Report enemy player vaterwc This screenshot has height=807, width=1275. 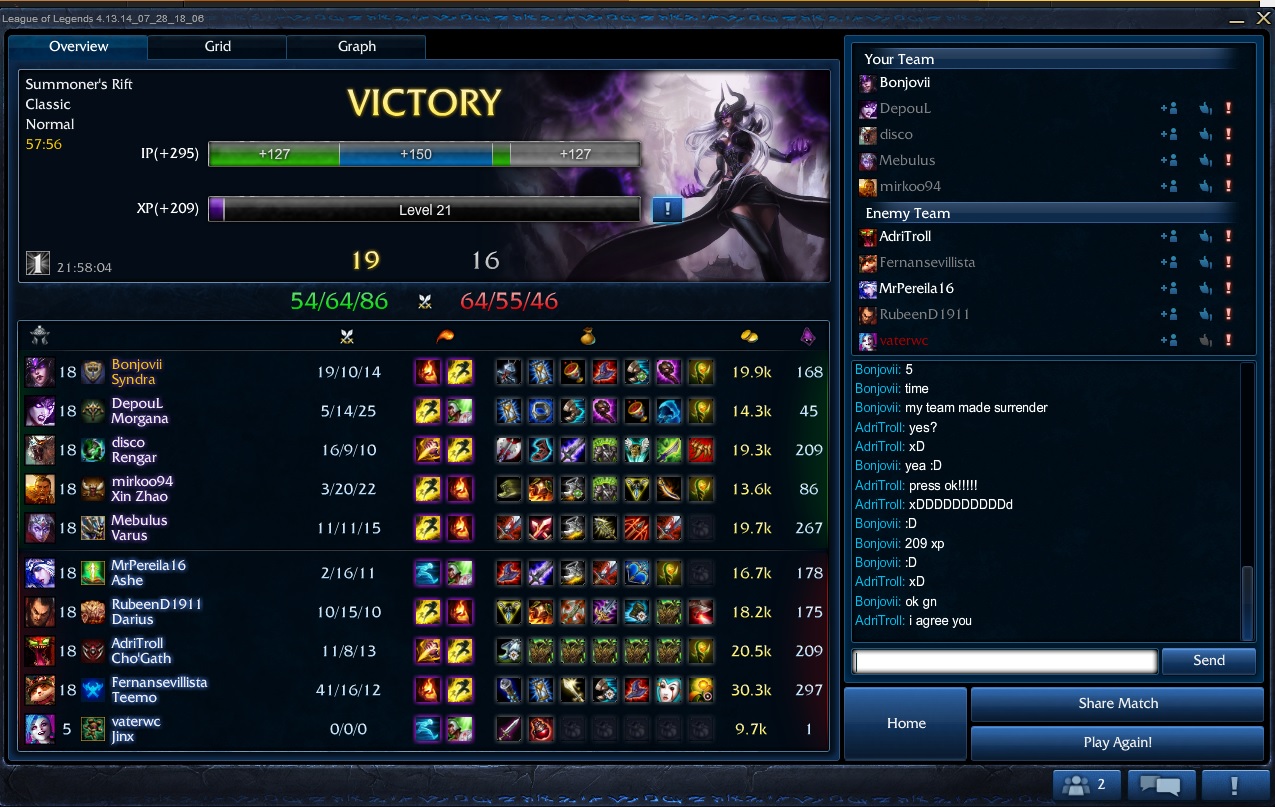[1229, 341]
